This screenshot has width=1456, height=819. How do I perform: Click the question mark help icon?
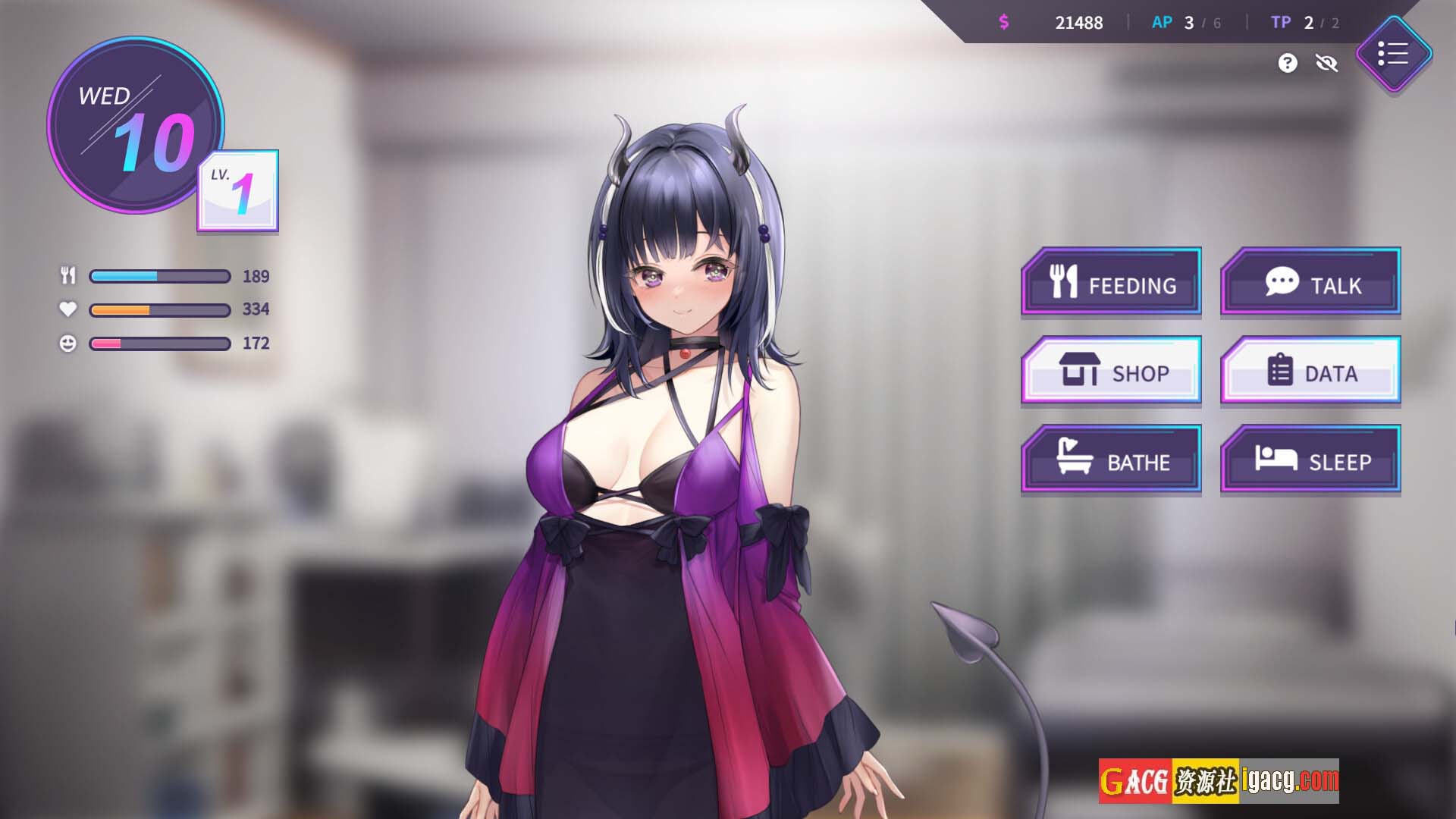point(1287,63)
